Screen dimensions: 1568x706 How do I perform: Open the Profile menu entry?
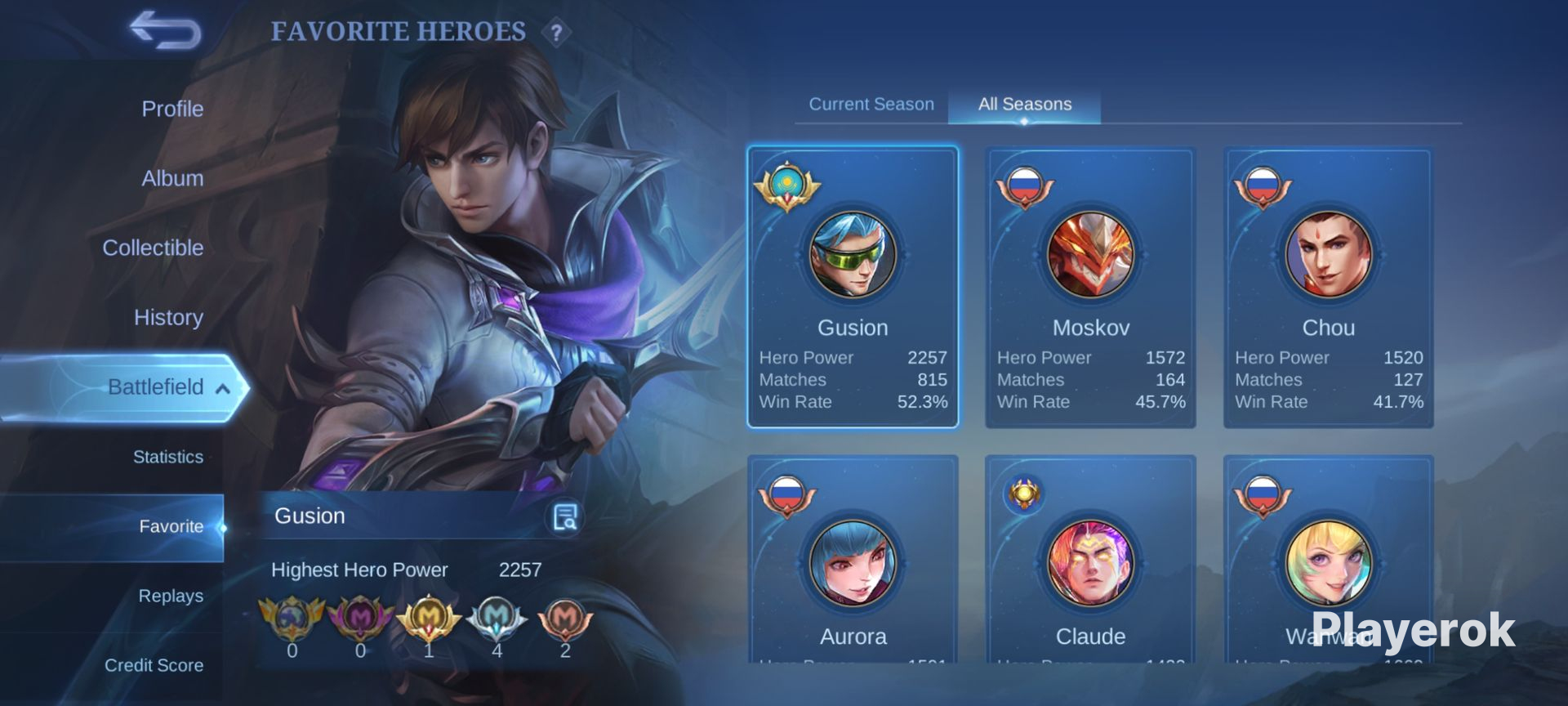(172, 109)
